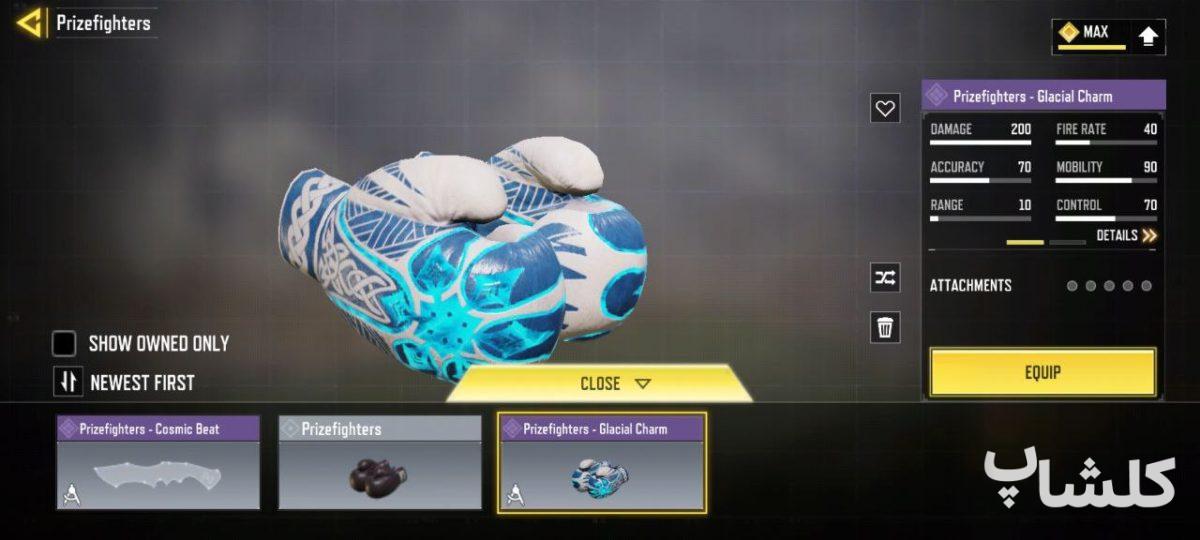Click the trash can icon
The width and height of the screenshot is (1200, 540).
(885, 327)
